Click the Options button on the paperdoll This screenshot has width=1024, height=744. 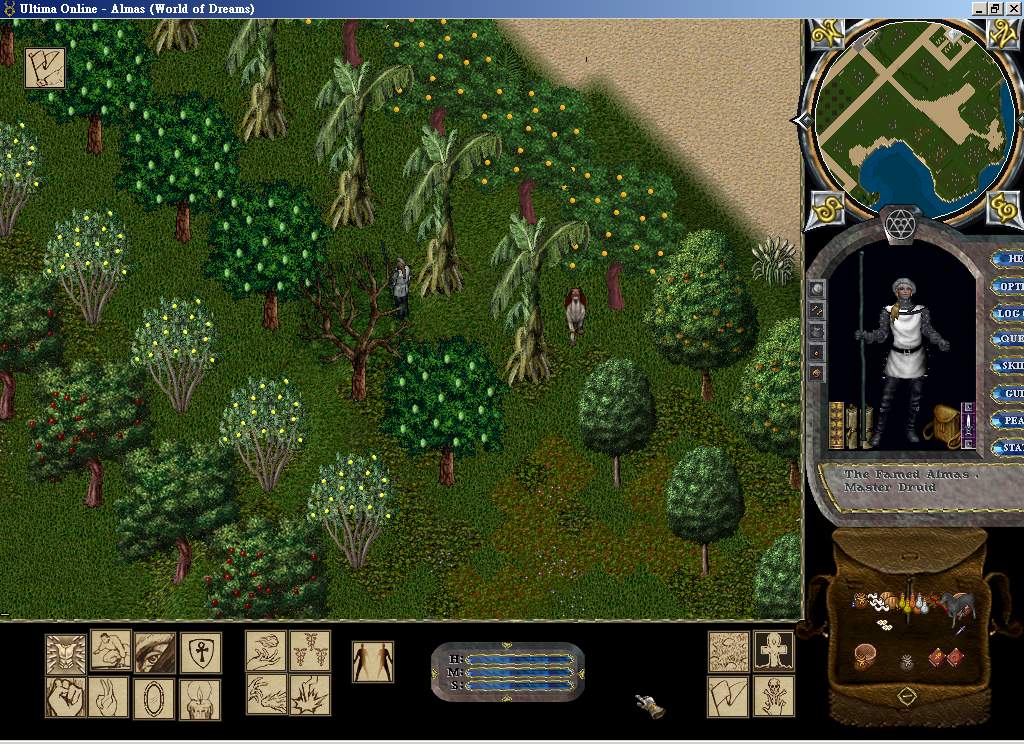coord(1008,286)
